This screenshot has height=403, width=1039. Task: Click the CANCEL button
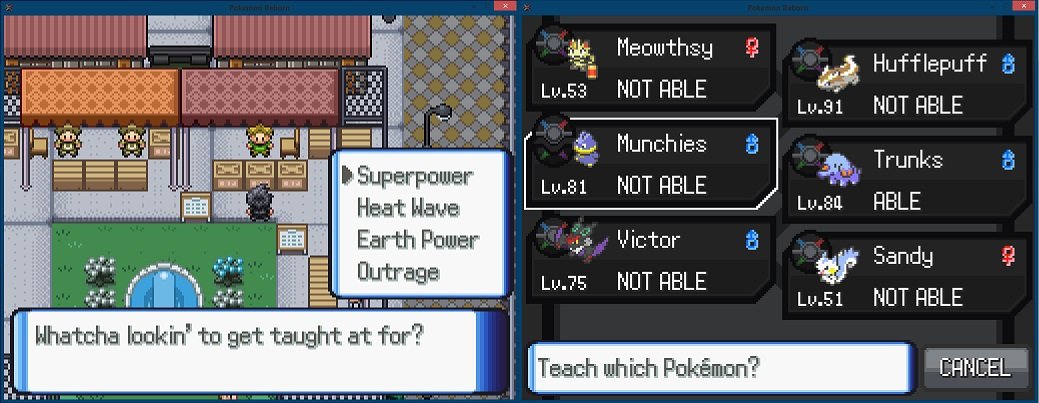click(975, 367)
